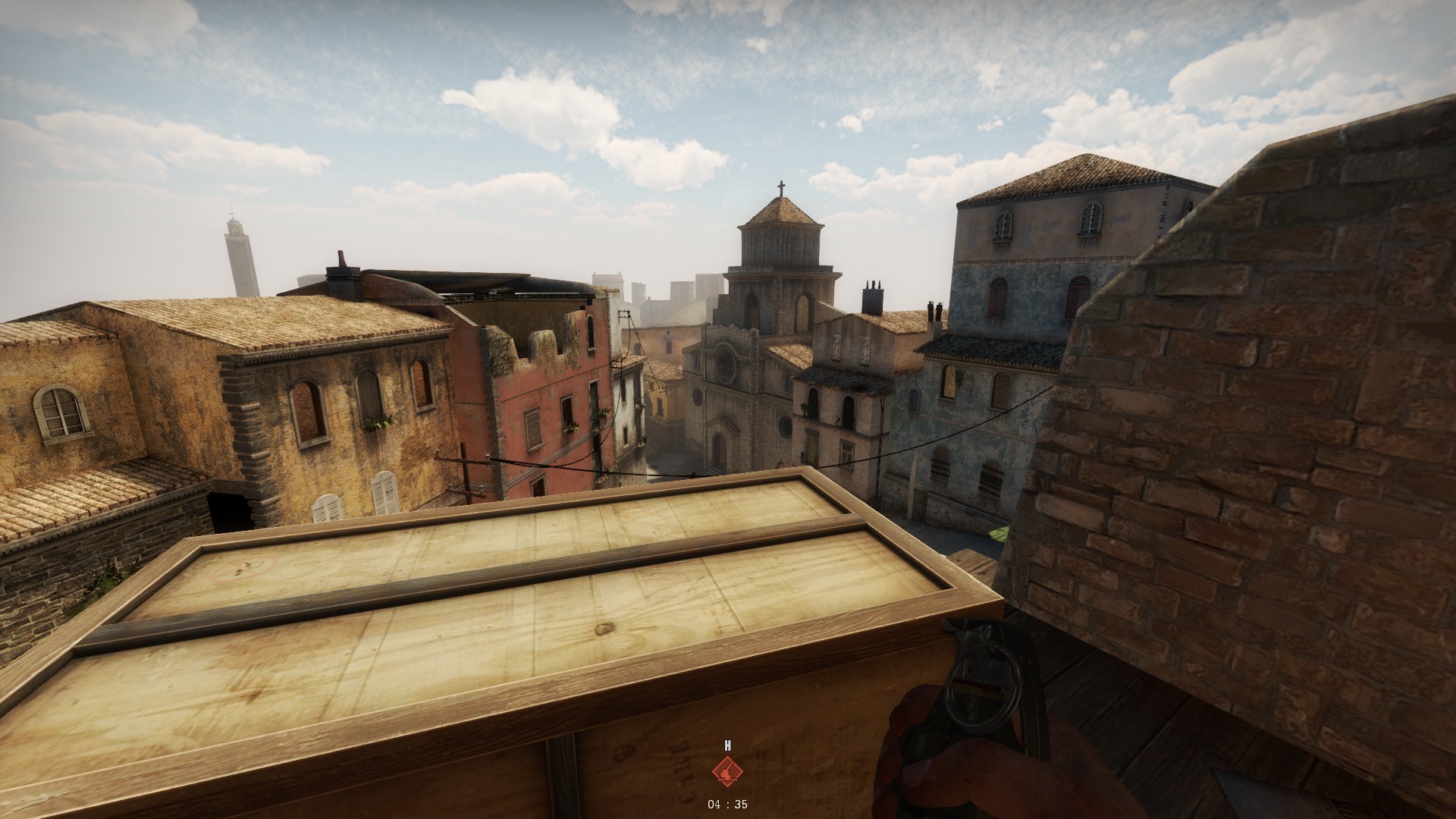Click the church dome tower in the center
The width and height of the screenshot is (1456, 819).
(781, 243)
